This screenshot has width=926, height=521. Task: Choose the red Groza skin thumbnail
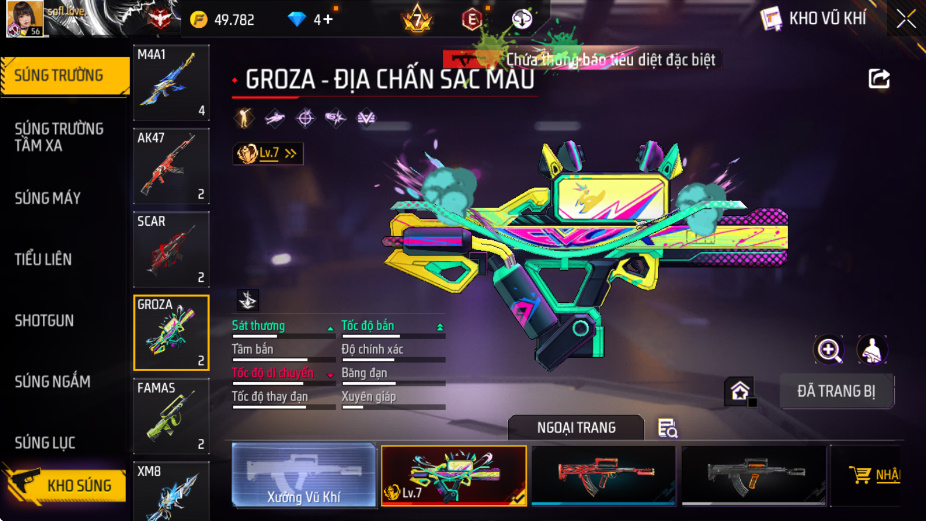(603, 475)
